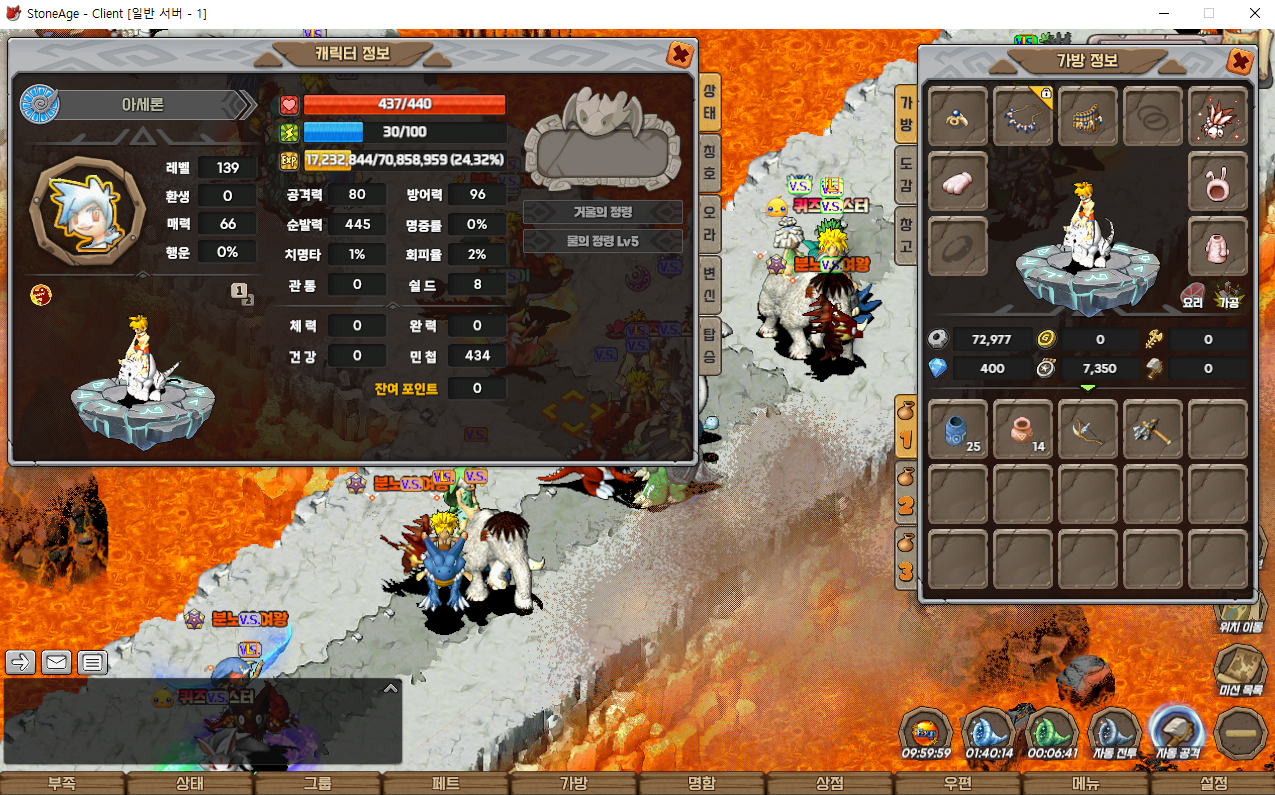Image resolution: width=1275 pixels, height=795 pixels.
Task: Close the bag info panel
Action: pyautogui.click(x=1239, y=61)
